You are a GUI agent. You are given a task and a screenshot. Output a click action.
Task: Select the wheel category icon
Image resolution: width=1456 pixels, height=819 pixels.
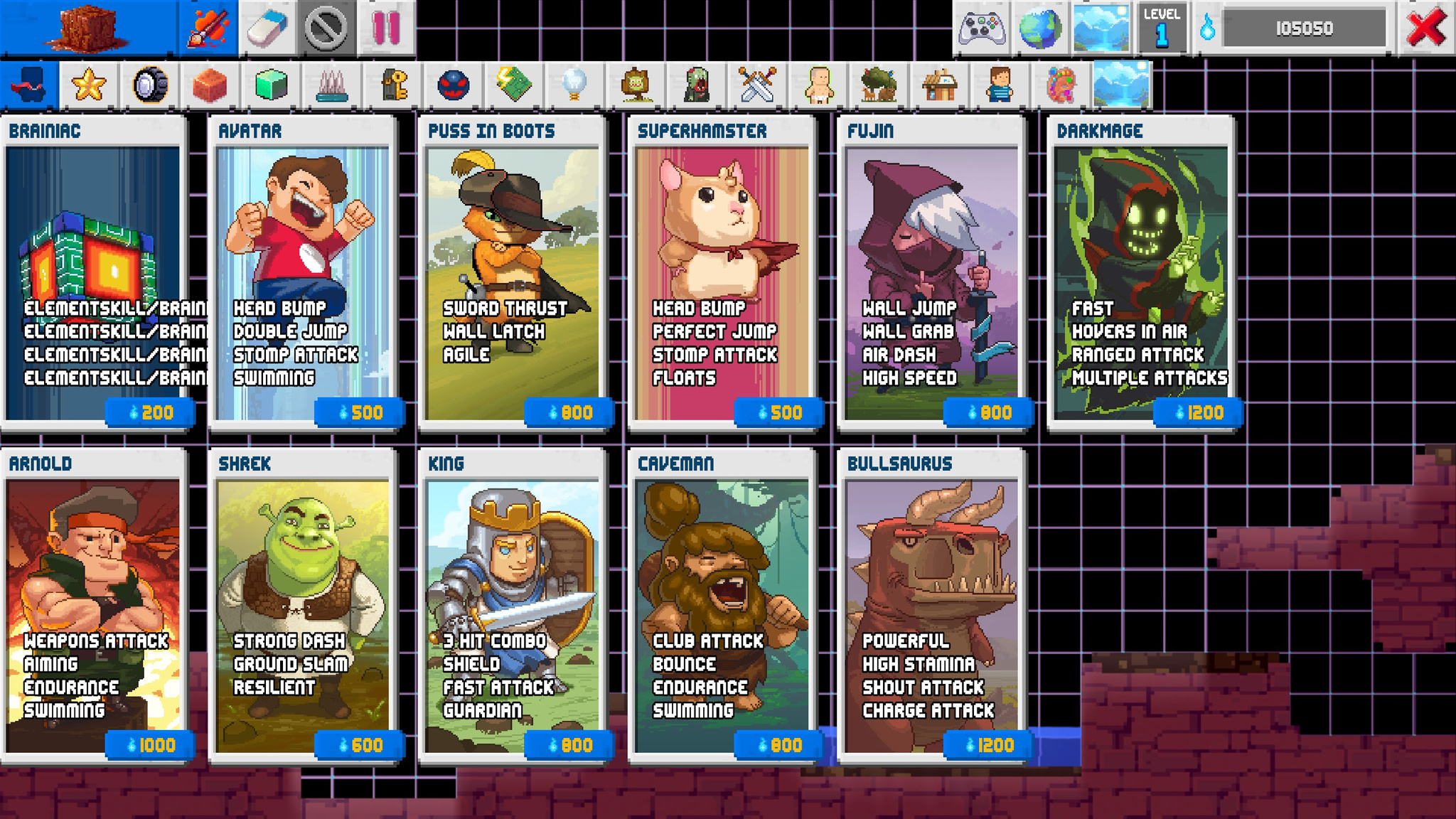(x=148, y=85)
